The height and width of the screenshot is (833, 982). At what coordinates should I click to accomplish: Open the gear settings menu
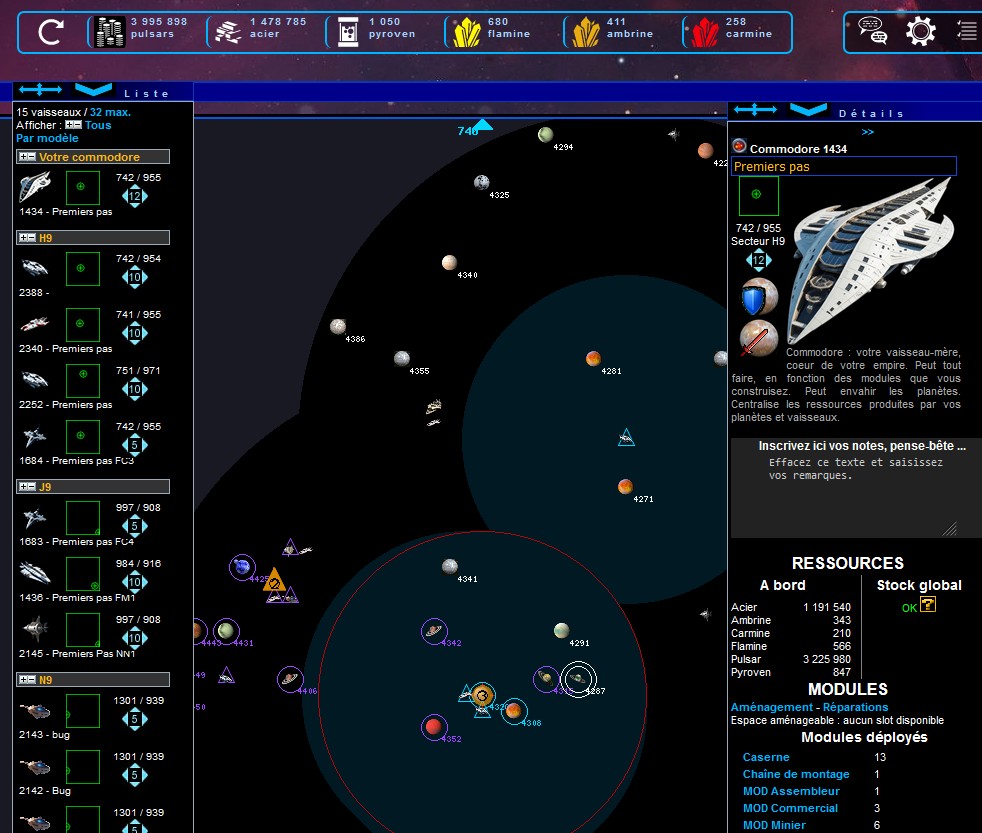click(x=920, y=32)
